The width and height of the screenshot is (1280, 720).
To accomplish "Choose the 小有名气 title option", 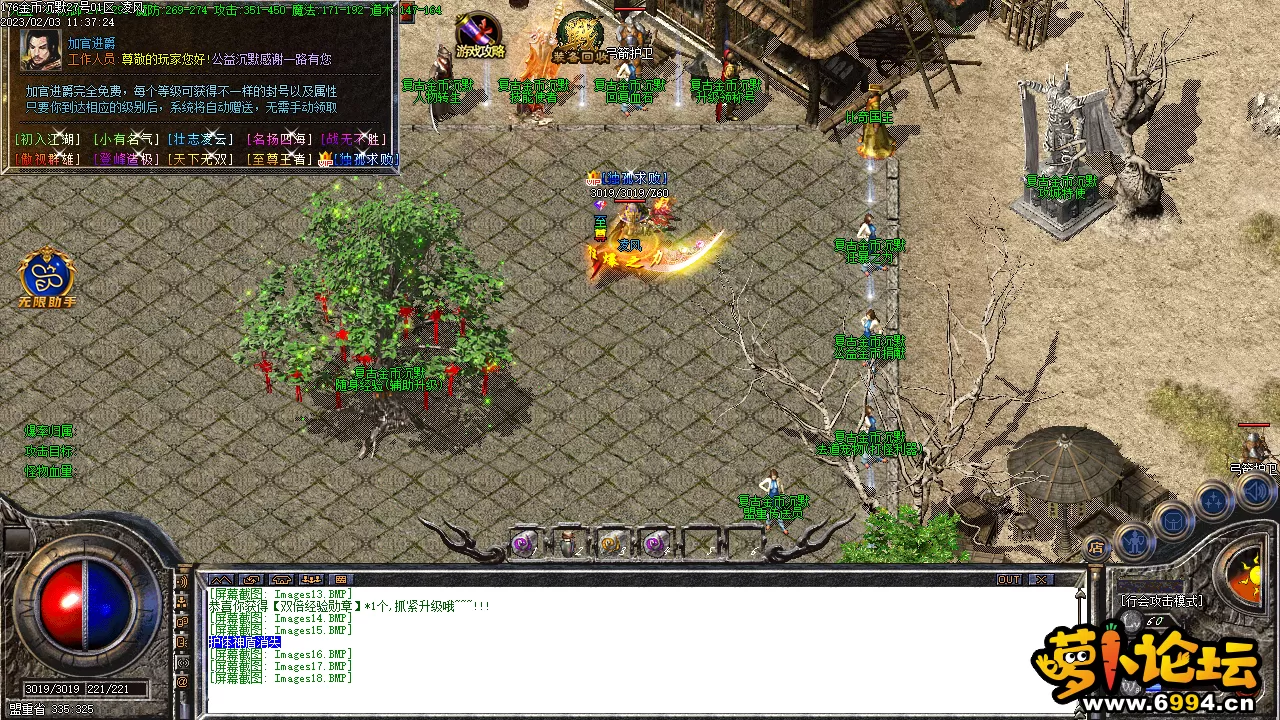I will (x=124, y=140).
